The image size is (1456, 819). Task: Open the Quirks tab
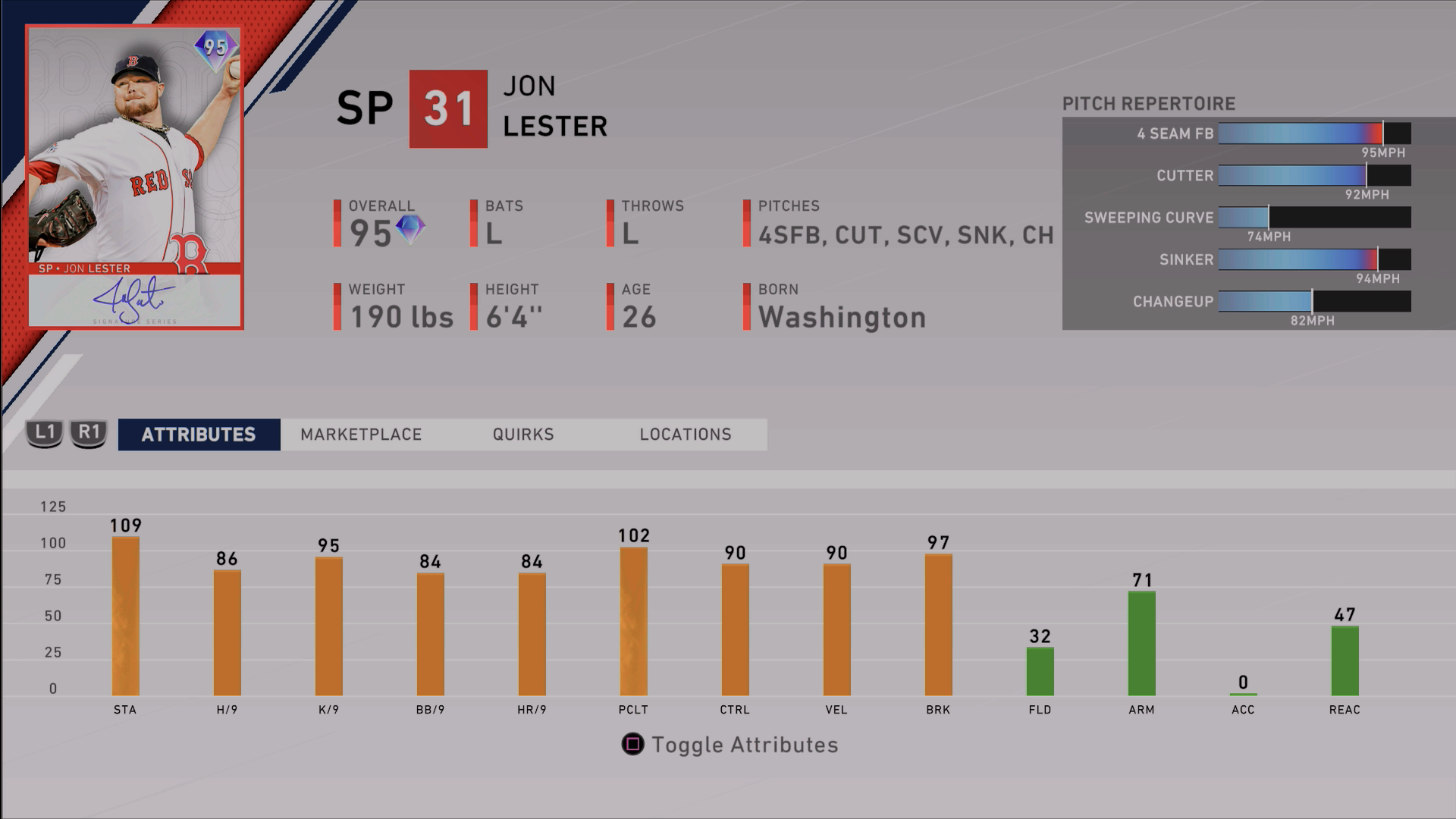pos(522,435)
